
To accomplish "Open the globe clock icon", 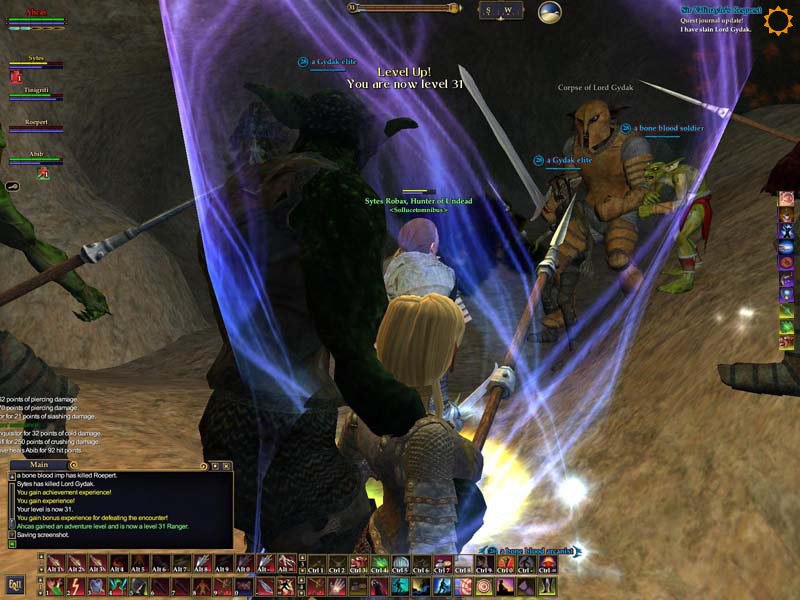I will 549,12.
